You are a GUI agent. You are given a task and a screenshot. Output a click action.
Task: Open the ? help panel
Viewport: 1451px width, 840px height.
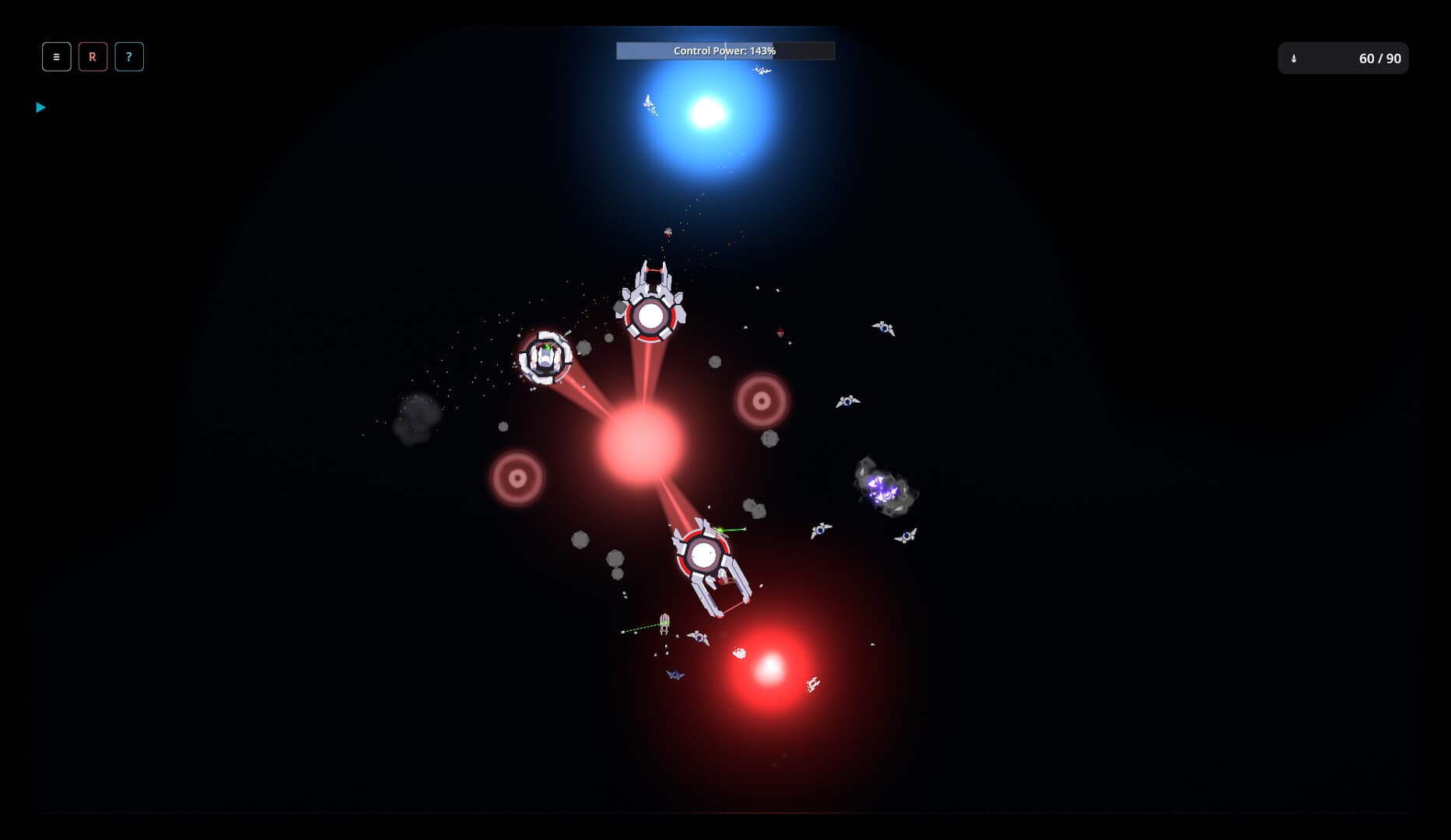coord(129,56)
